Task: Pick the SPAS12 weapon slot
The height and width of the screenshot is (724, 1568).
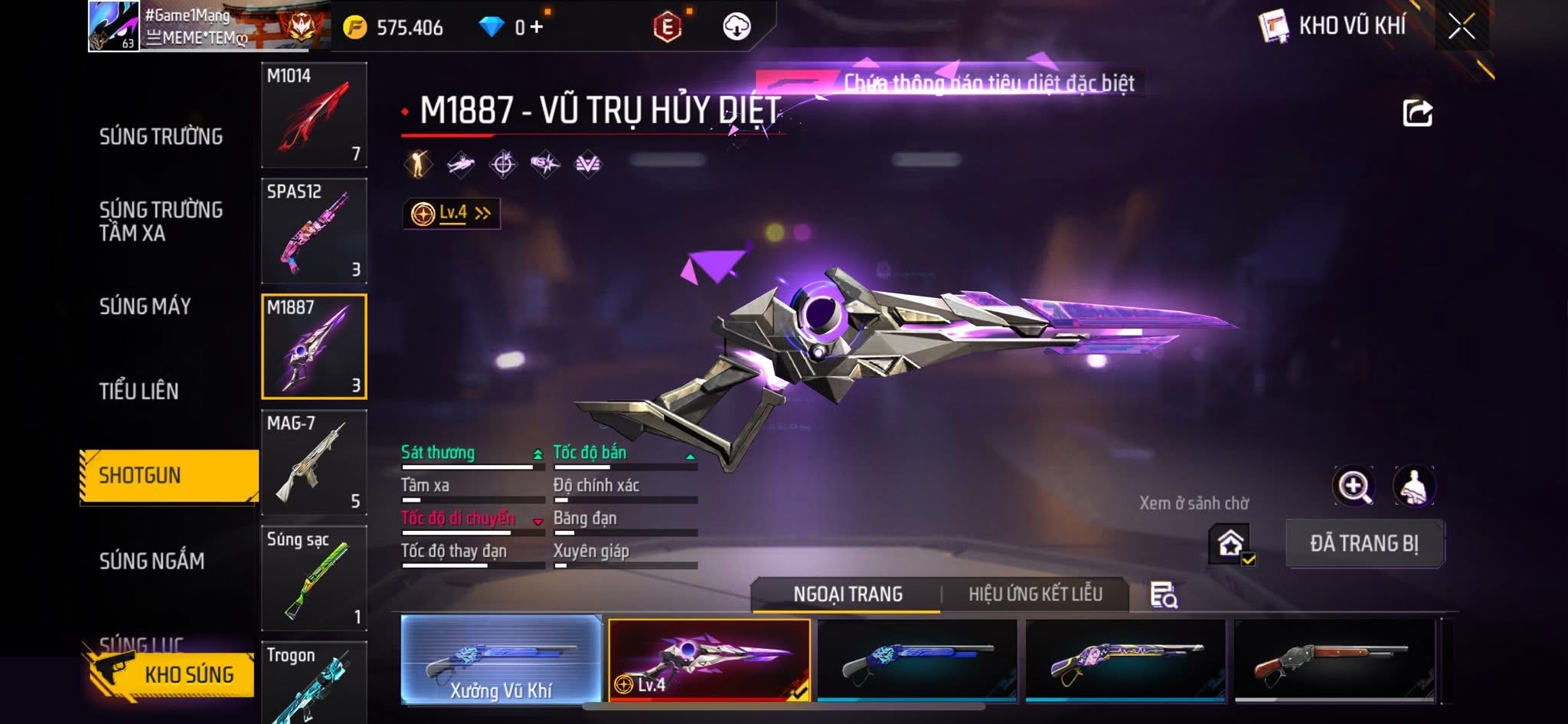Action: click(x=314, y=231)
